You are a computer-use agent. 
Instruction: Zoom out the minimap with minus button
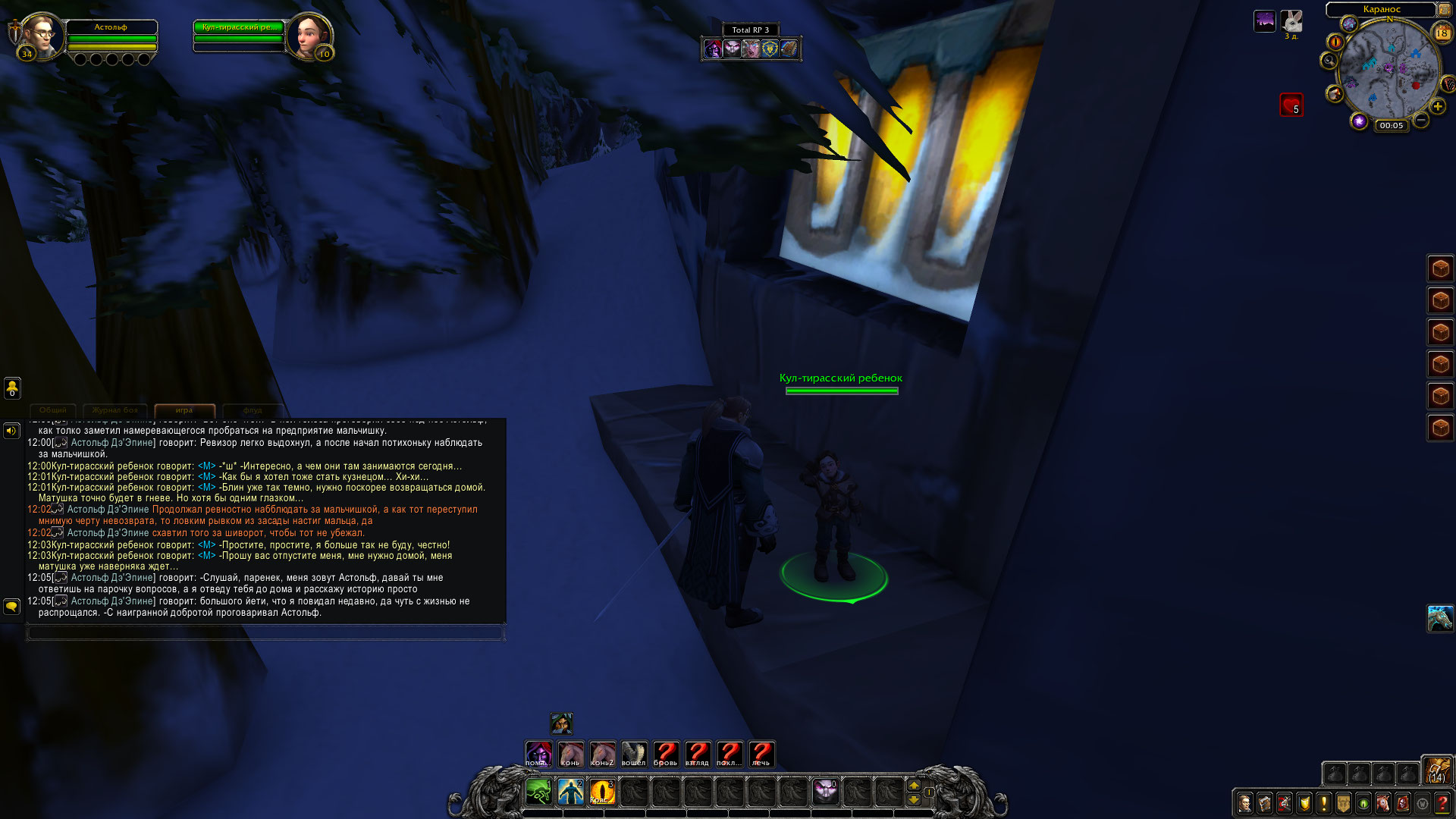point(1421,121)
